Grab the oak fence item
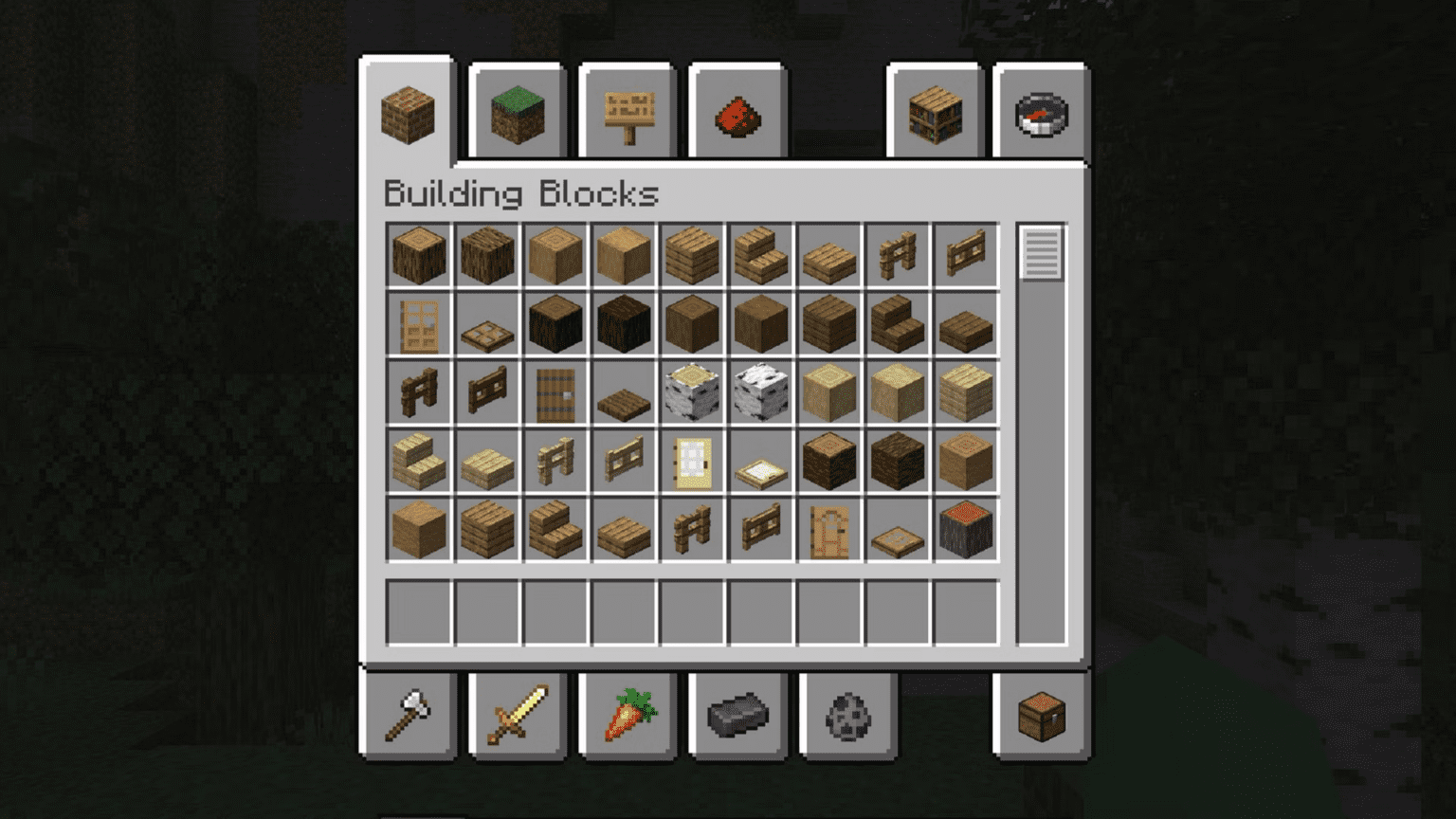Image resolution: width=1456 pixels, height=819 pixels. 896,254
